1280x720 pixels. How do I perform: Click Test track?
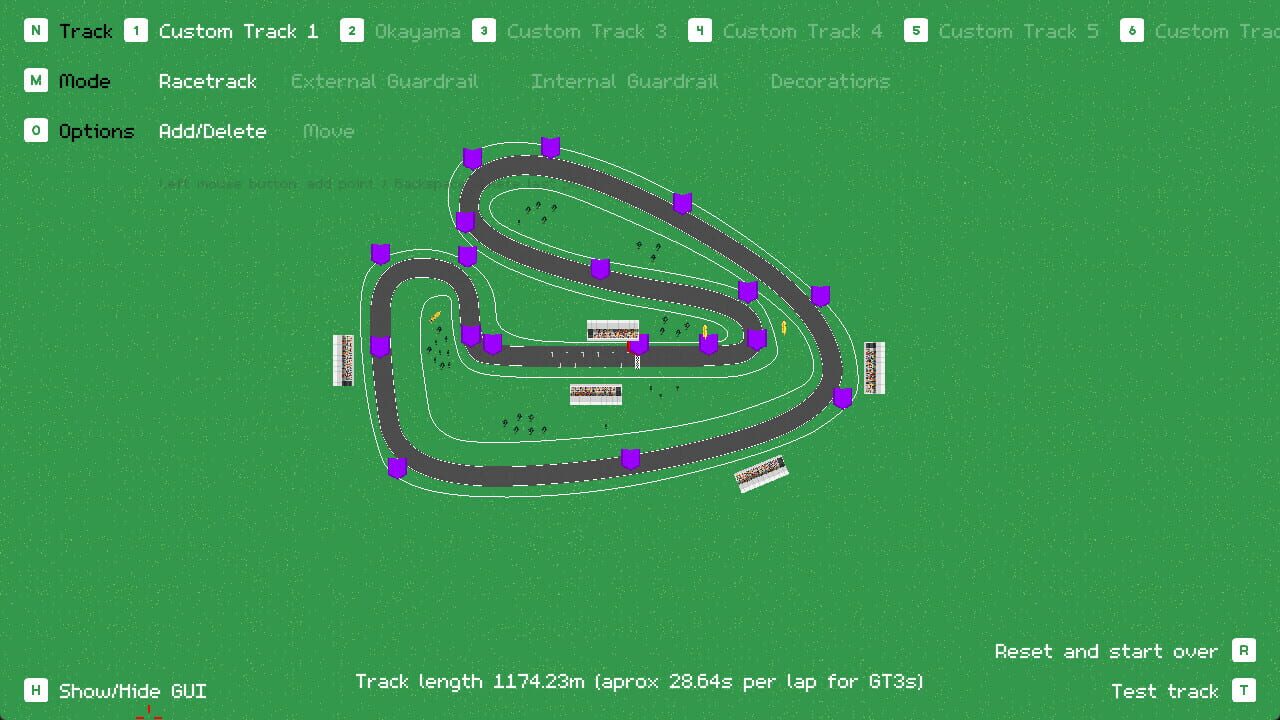tap(1166, 690)
